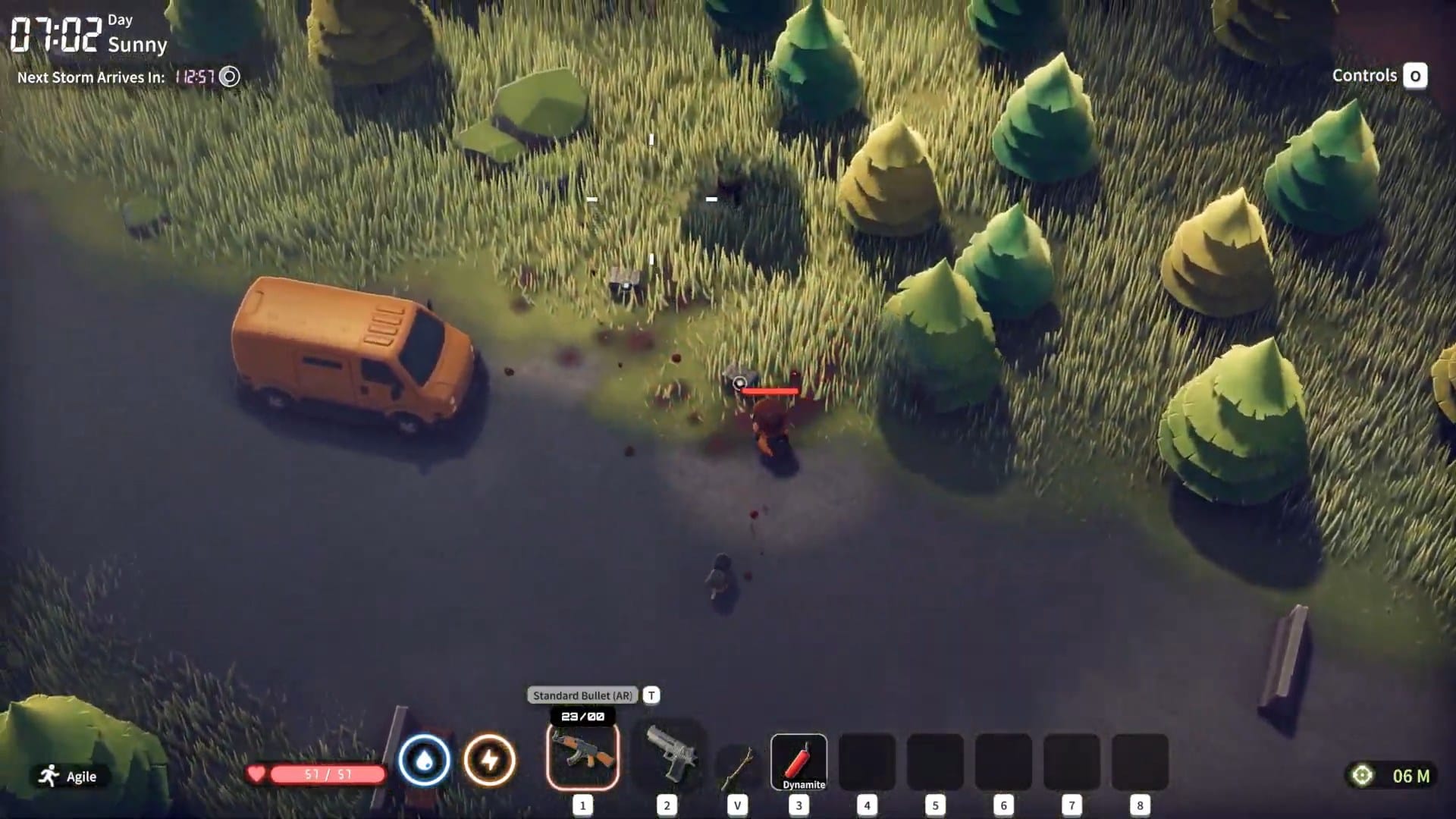Toggle the Controls overlay with the O button
This screenshot has height=819, width=1456.
pyautogui.click(x=1417, y=75)
